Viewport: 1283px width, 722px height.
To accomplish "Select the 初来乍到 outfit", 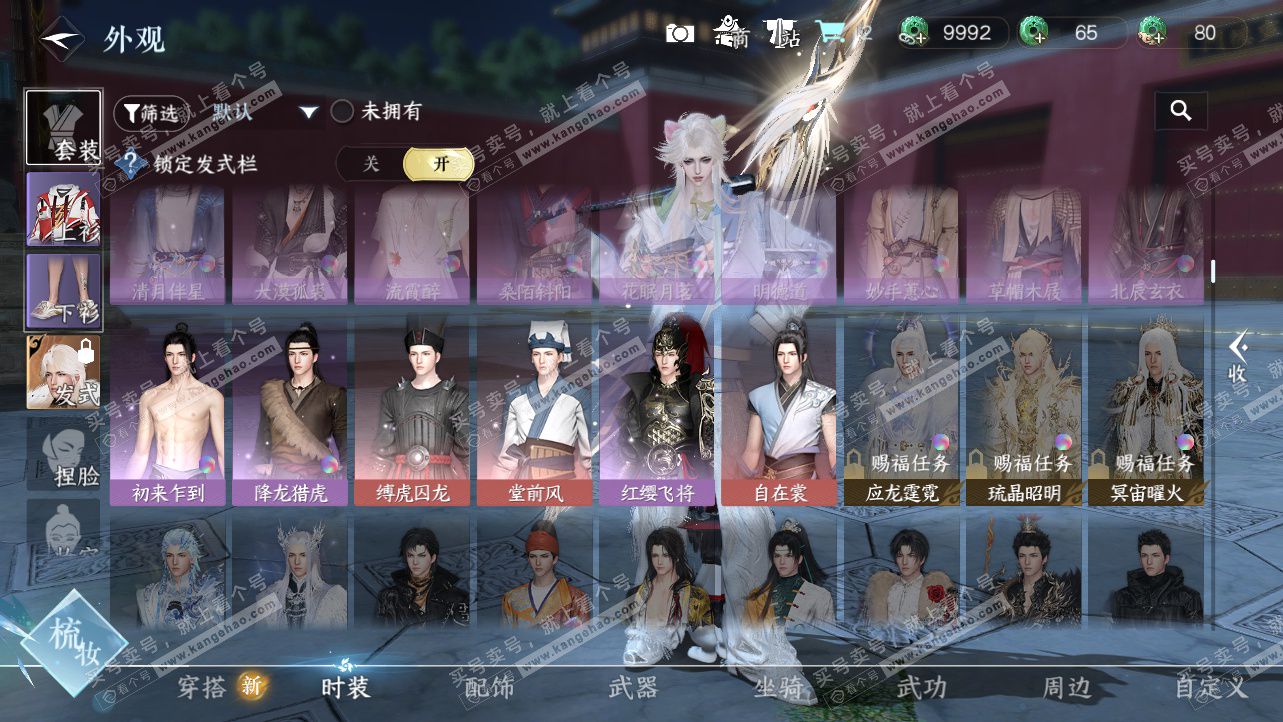I will click(x=168, y=413).
